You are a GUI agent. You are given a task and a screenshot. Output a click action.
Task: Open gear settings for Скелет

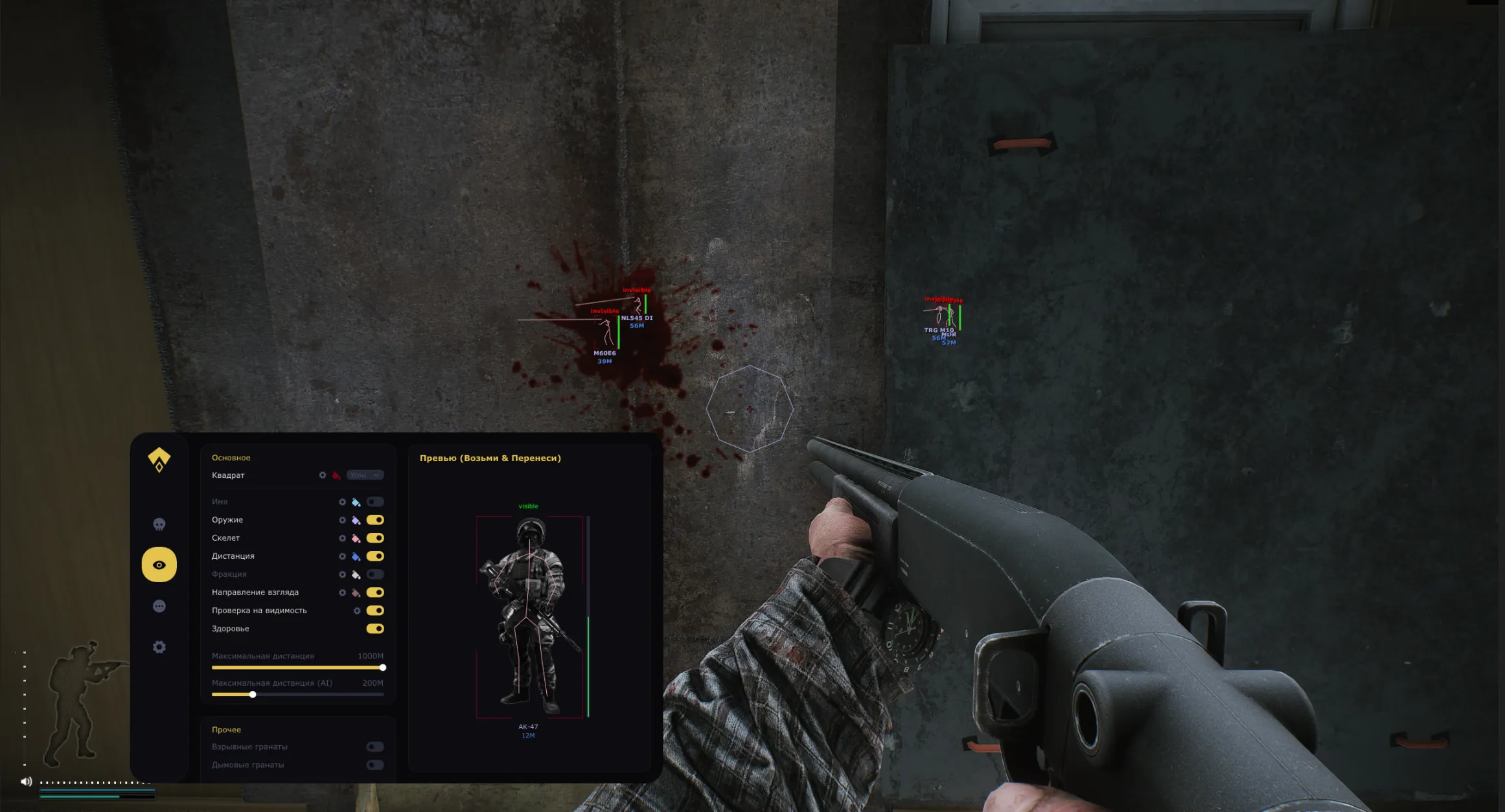(x=342, y=538)
